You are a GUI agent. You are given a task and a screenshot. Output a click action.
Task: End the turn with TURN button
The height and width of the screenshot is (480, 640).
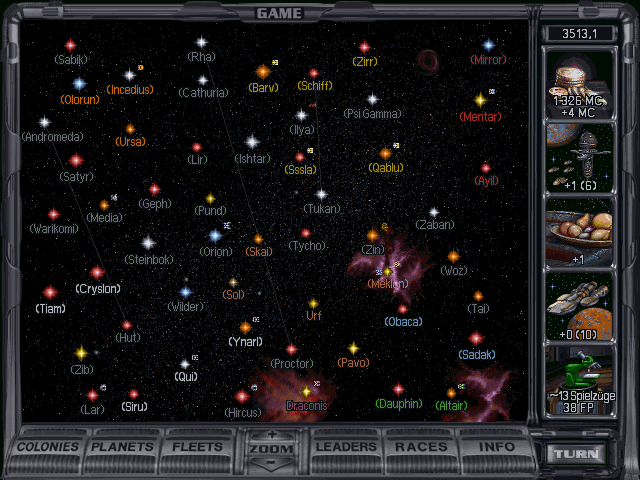(x=579, y=453)
